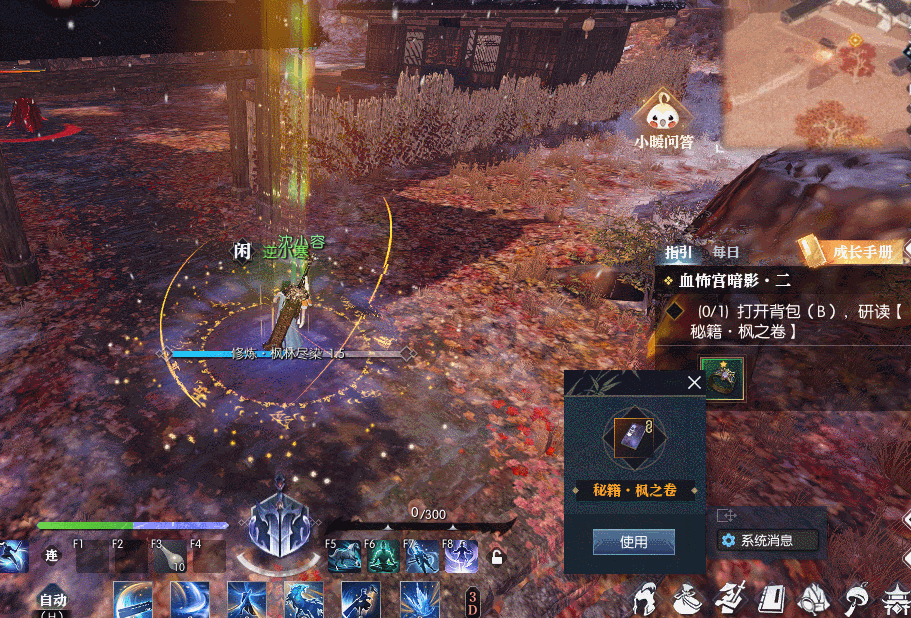Close the 秘籍·枫之卷 item popup
911x618 pixels.
click(694, 382)
